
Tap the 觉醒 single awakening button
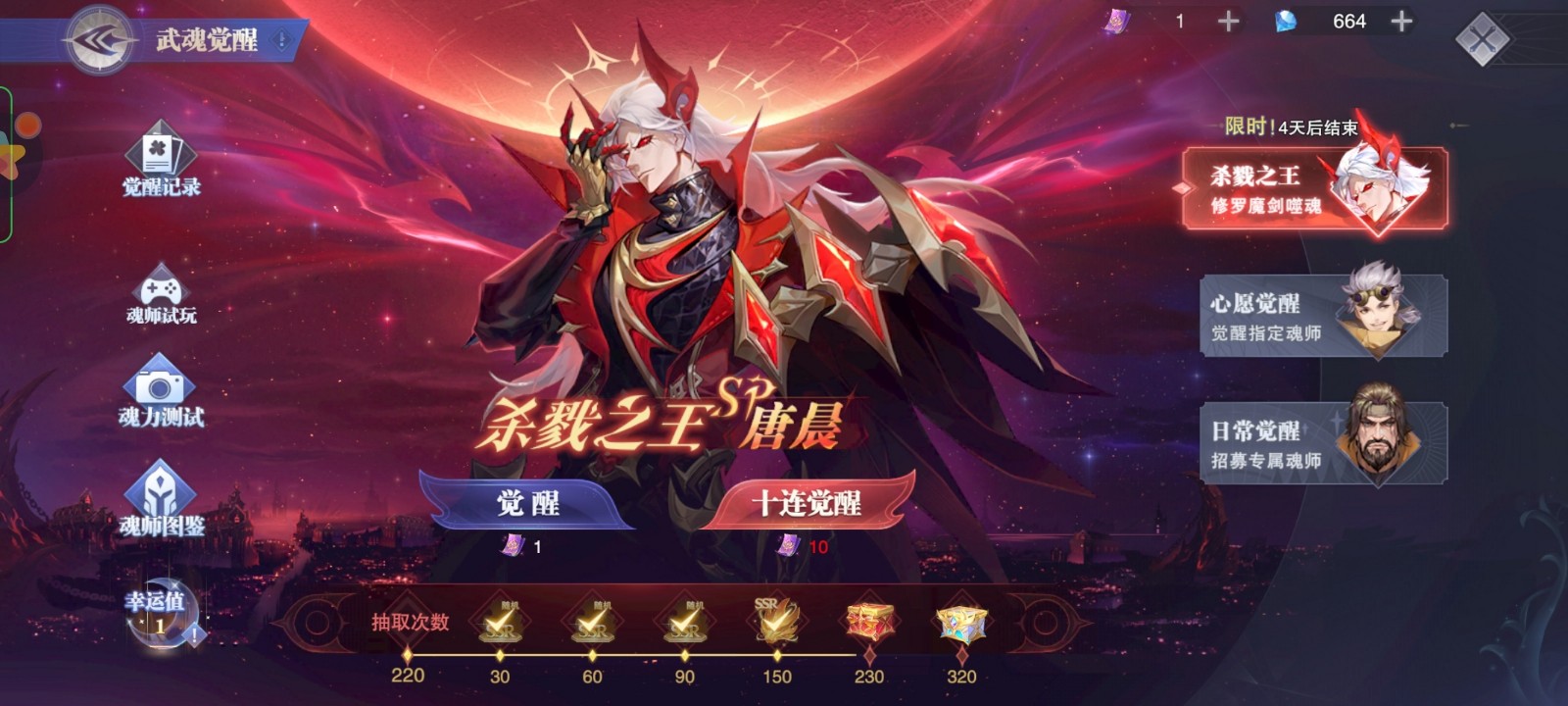coord(531,501)
